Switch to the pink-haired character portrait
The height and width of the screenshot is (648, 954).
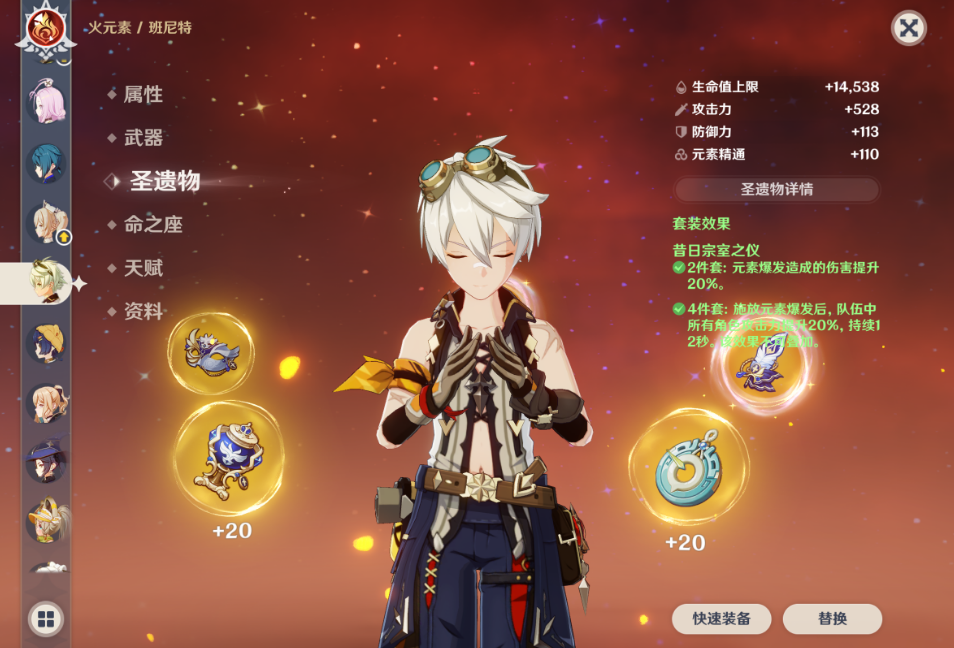click(45, 104)
